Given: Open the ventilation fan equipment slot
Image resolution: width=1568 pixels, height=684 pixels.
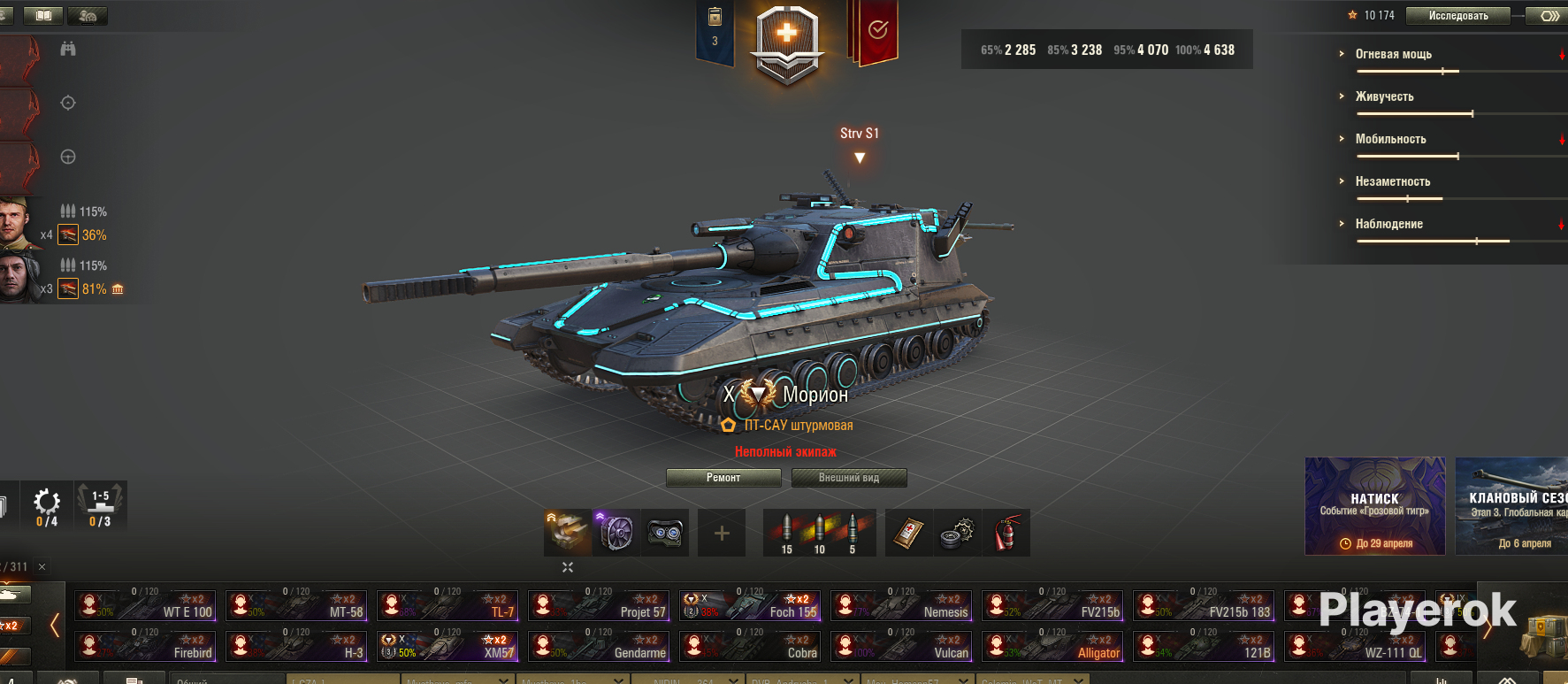Looking at the screenshot, I should (616, 533).
